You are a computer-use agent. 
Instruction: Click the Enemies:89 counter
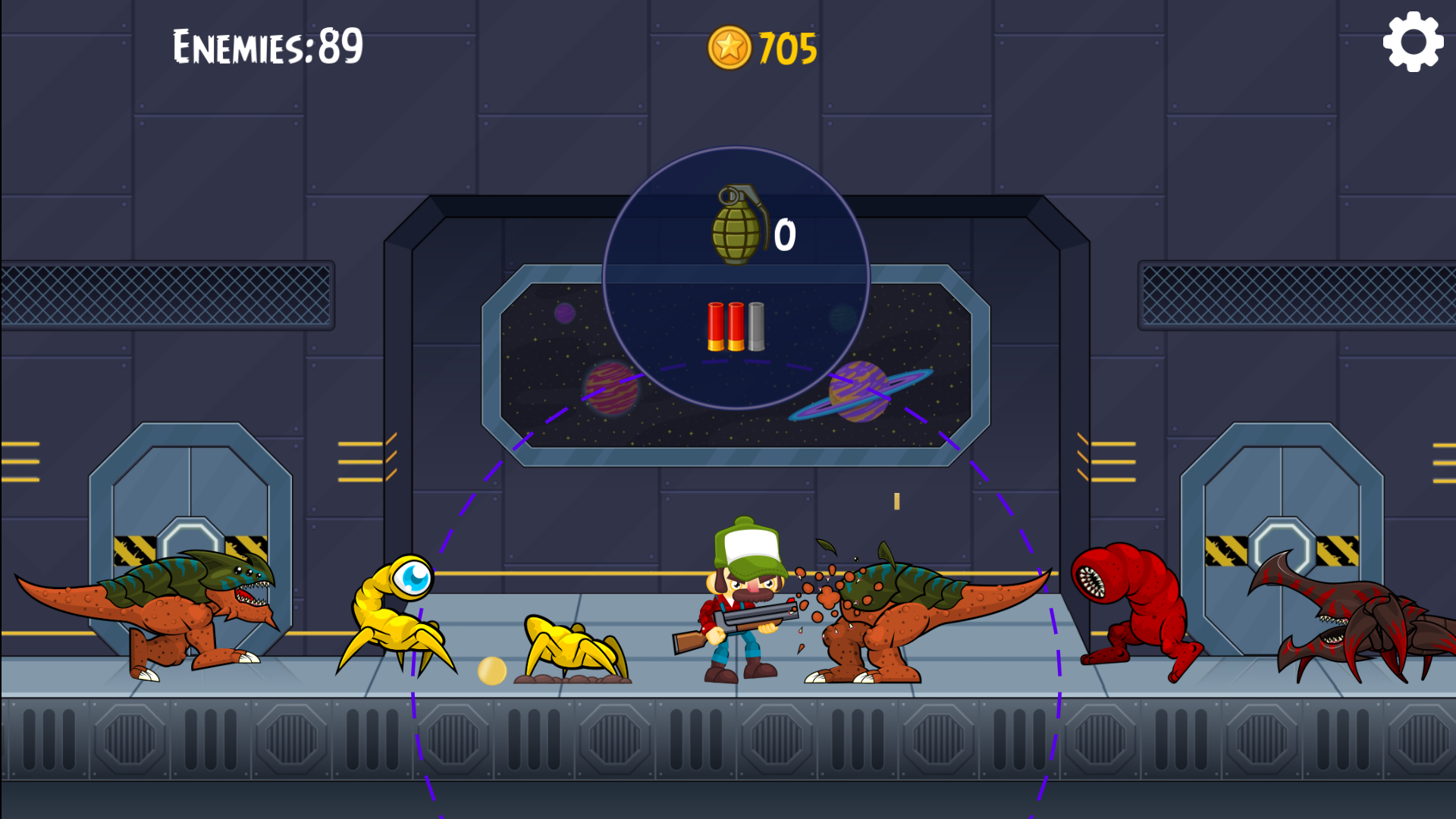(267, 44)
